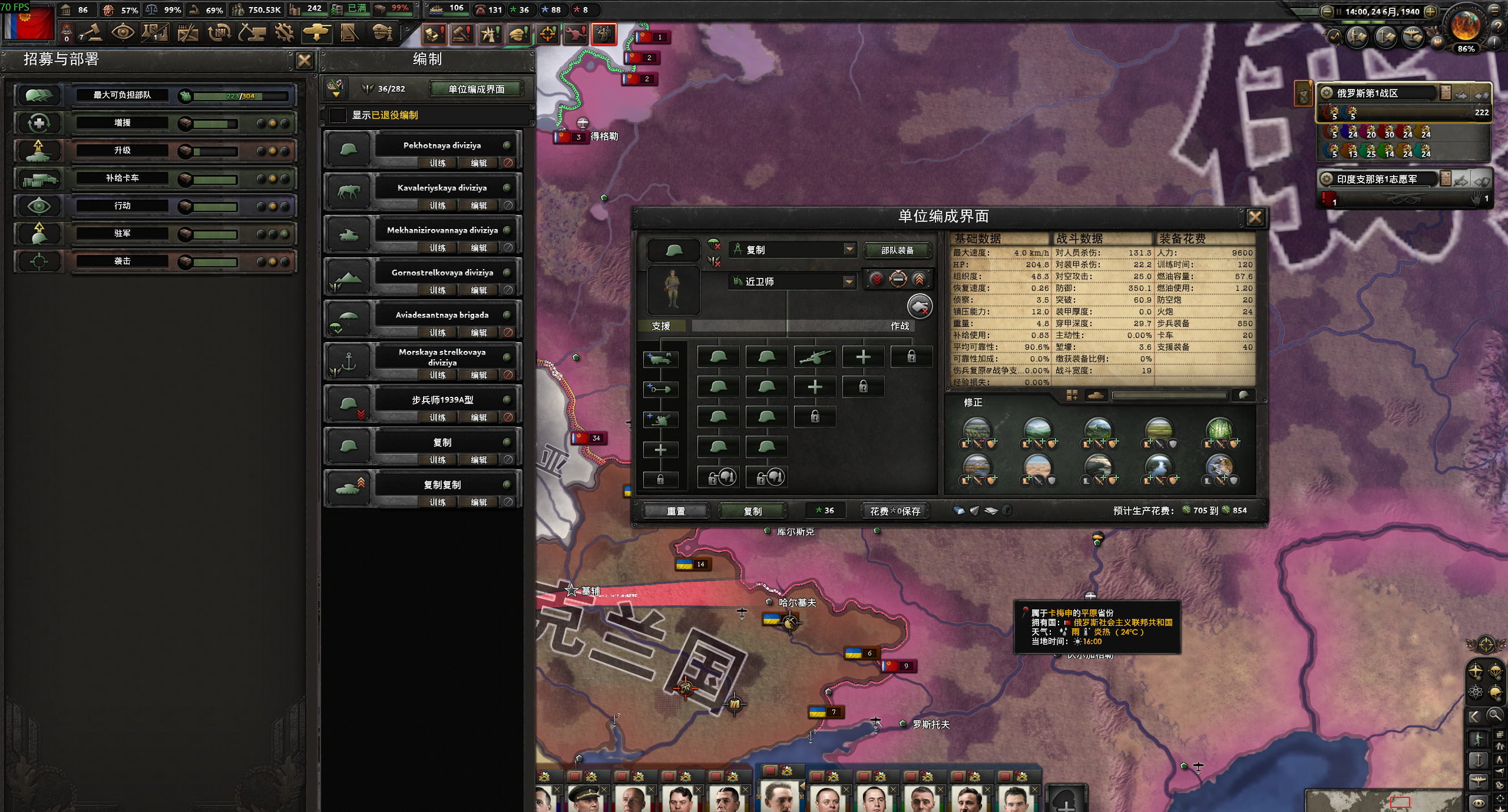
Task: Increase game speed with plus button
Action: [1430, 11]
